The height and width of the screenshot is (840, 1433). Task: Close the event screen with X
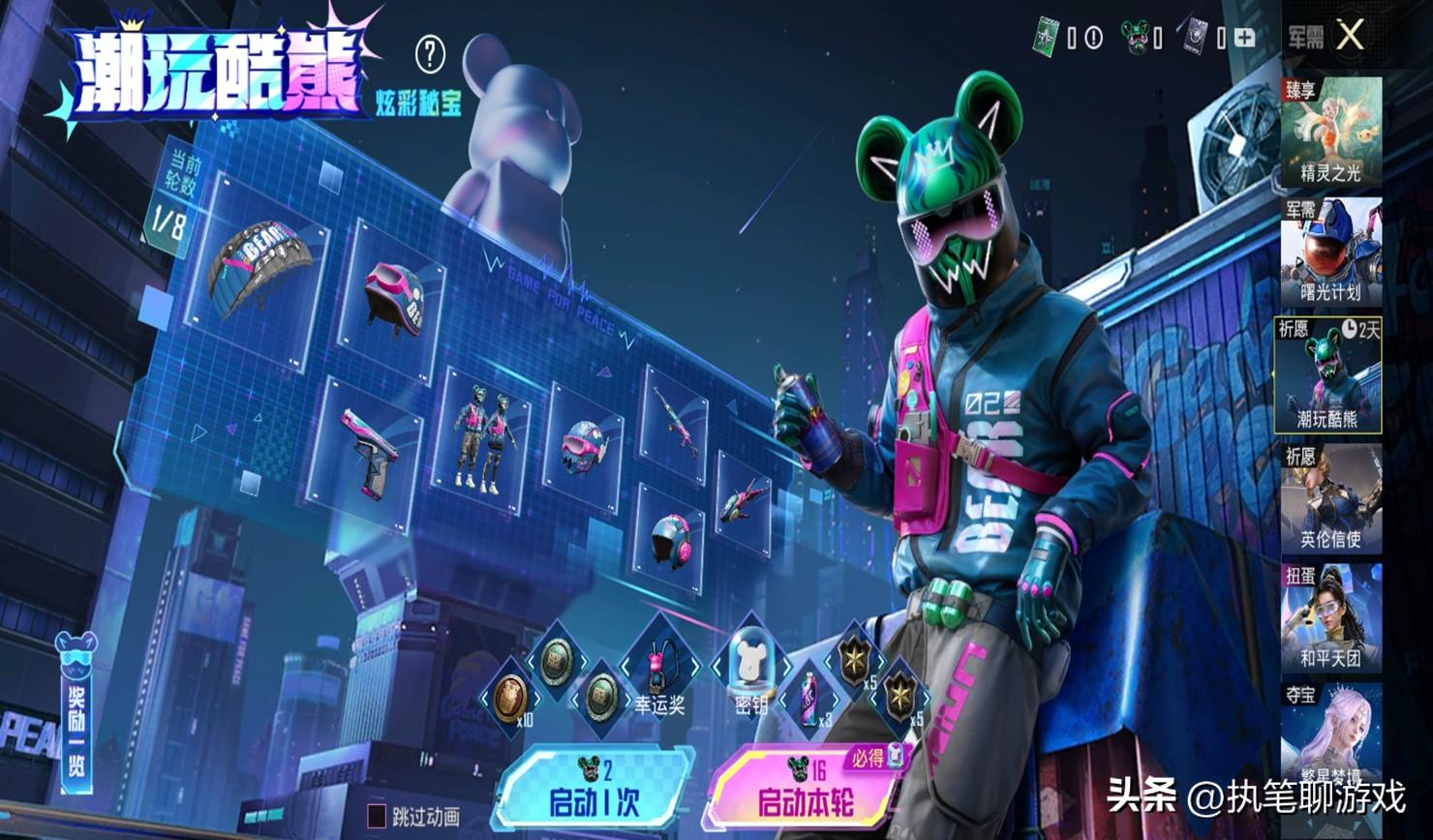[x=1350, y=37]
